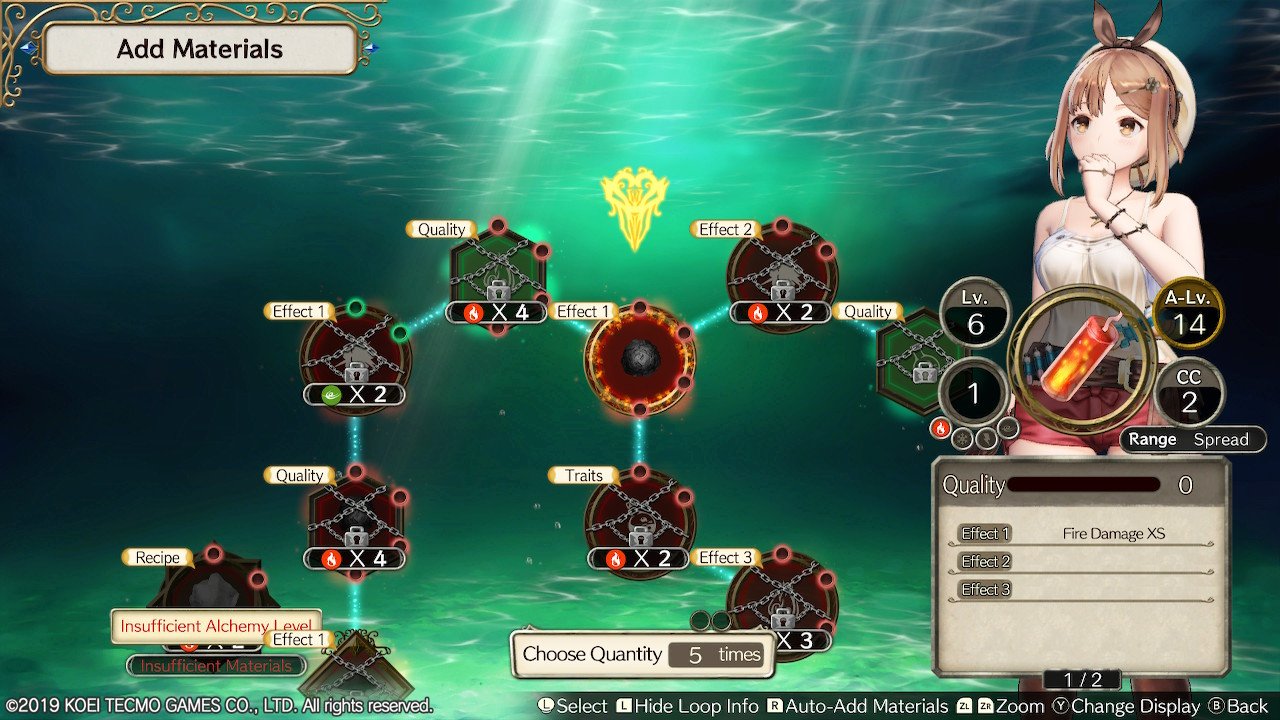Click the Fire Damage XS effect row
The height and width of the screenshot is (720, 1280).
click(1081, 534)
